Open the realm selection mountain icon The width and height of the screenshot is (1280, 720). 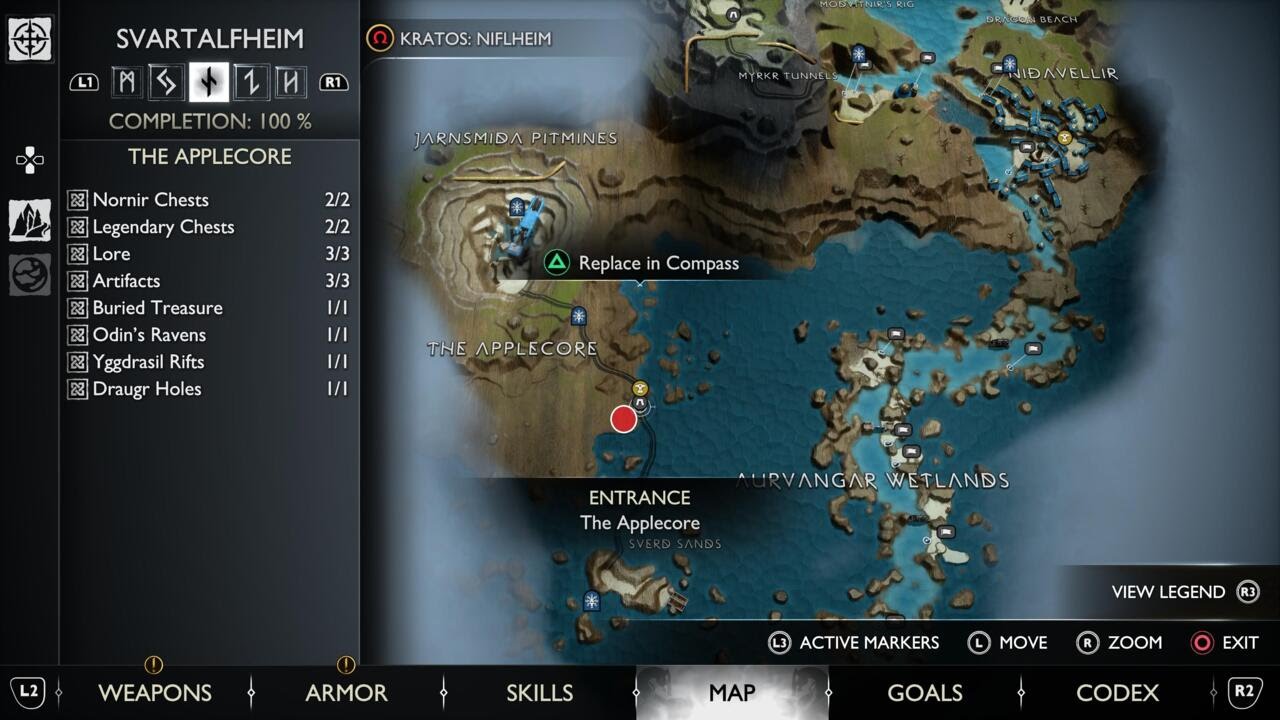30,220
